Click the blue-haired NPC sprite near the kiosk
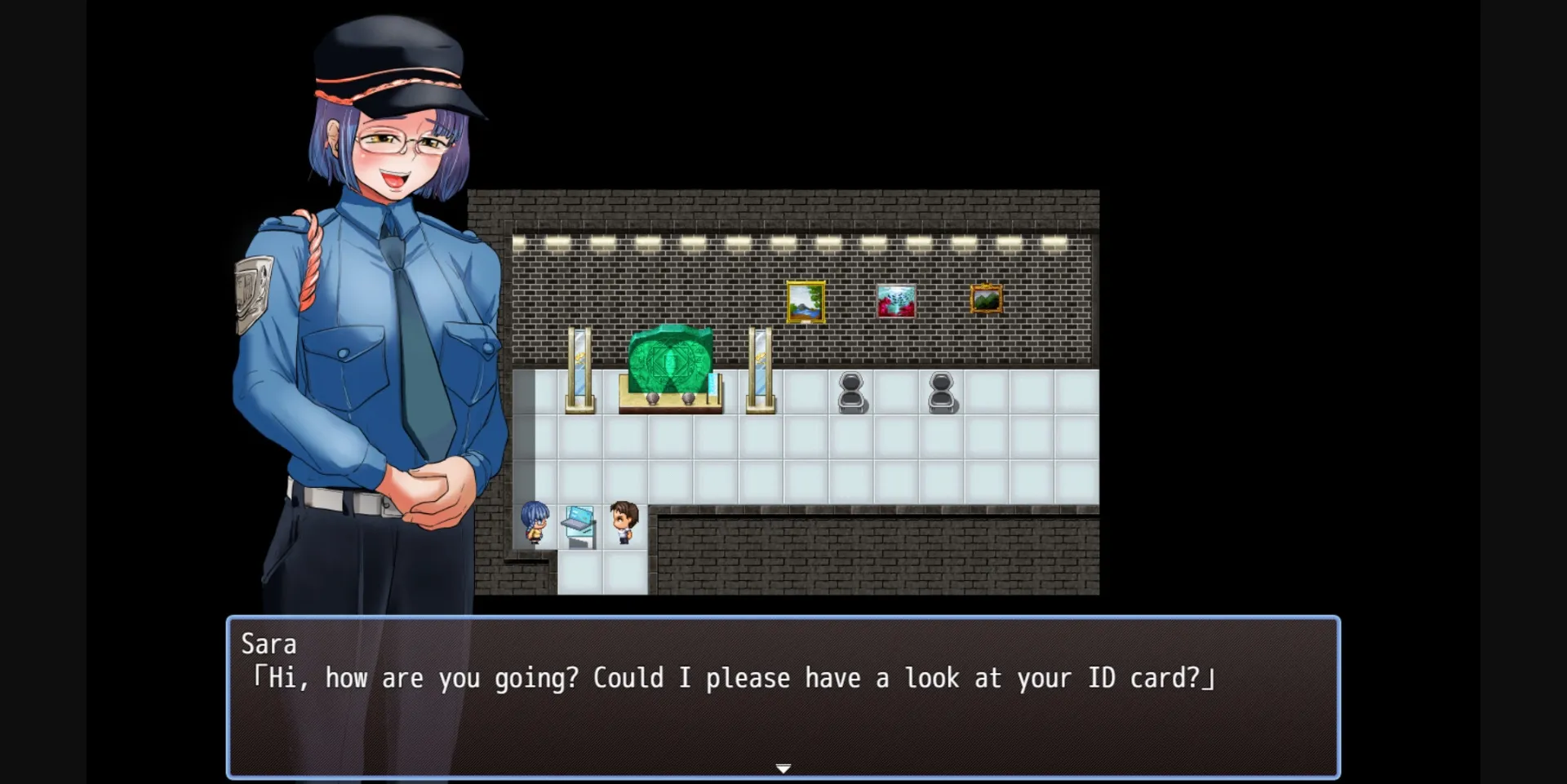 [x=535, y=522]
